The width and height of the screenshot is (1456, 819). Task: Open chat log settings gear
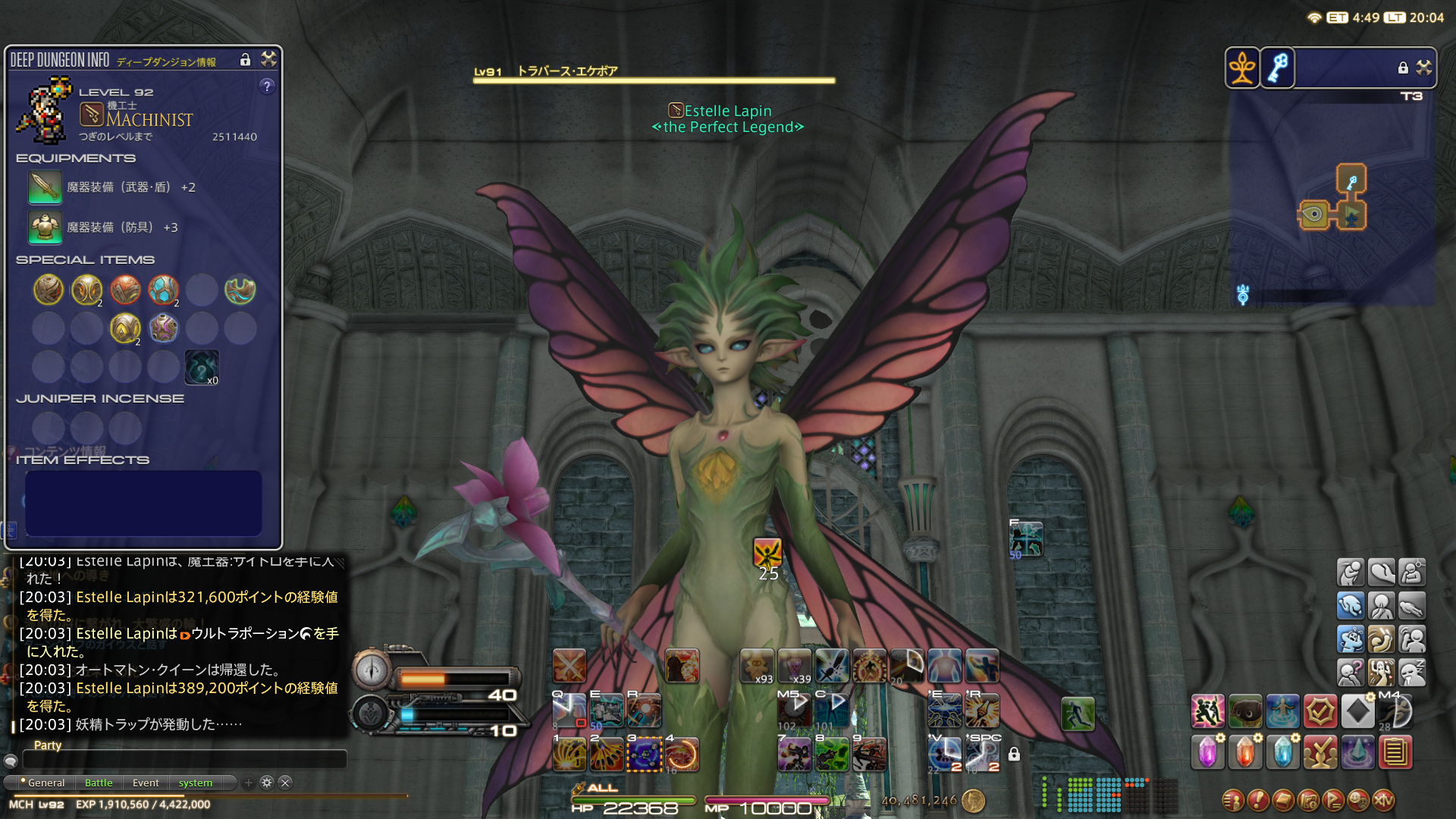[x=267, y=783]
